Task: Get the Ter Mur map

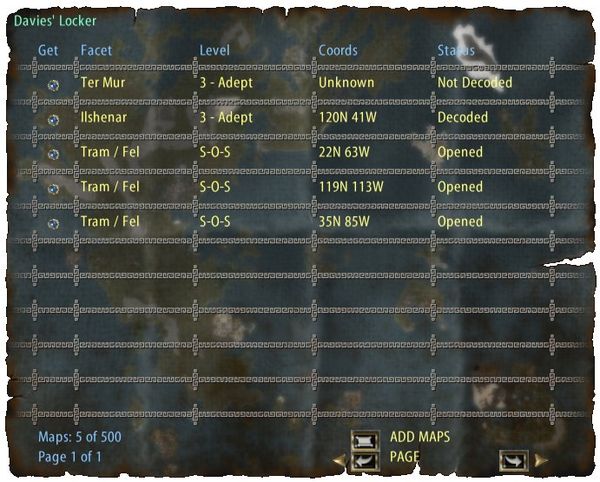Action: 52,85
